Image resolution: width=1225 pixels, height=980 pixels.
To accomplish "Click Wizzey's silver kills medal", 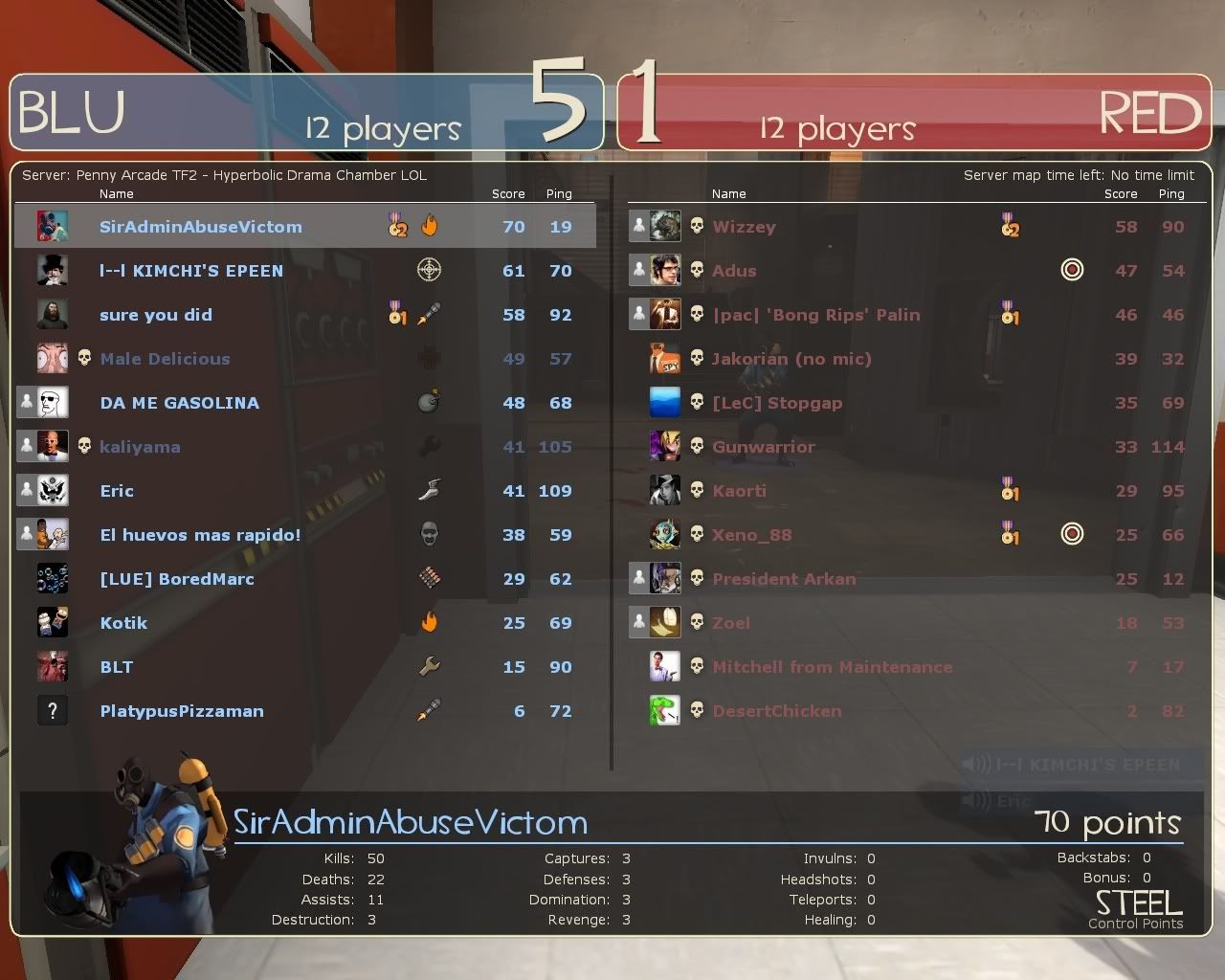I will click(1010, 226).
